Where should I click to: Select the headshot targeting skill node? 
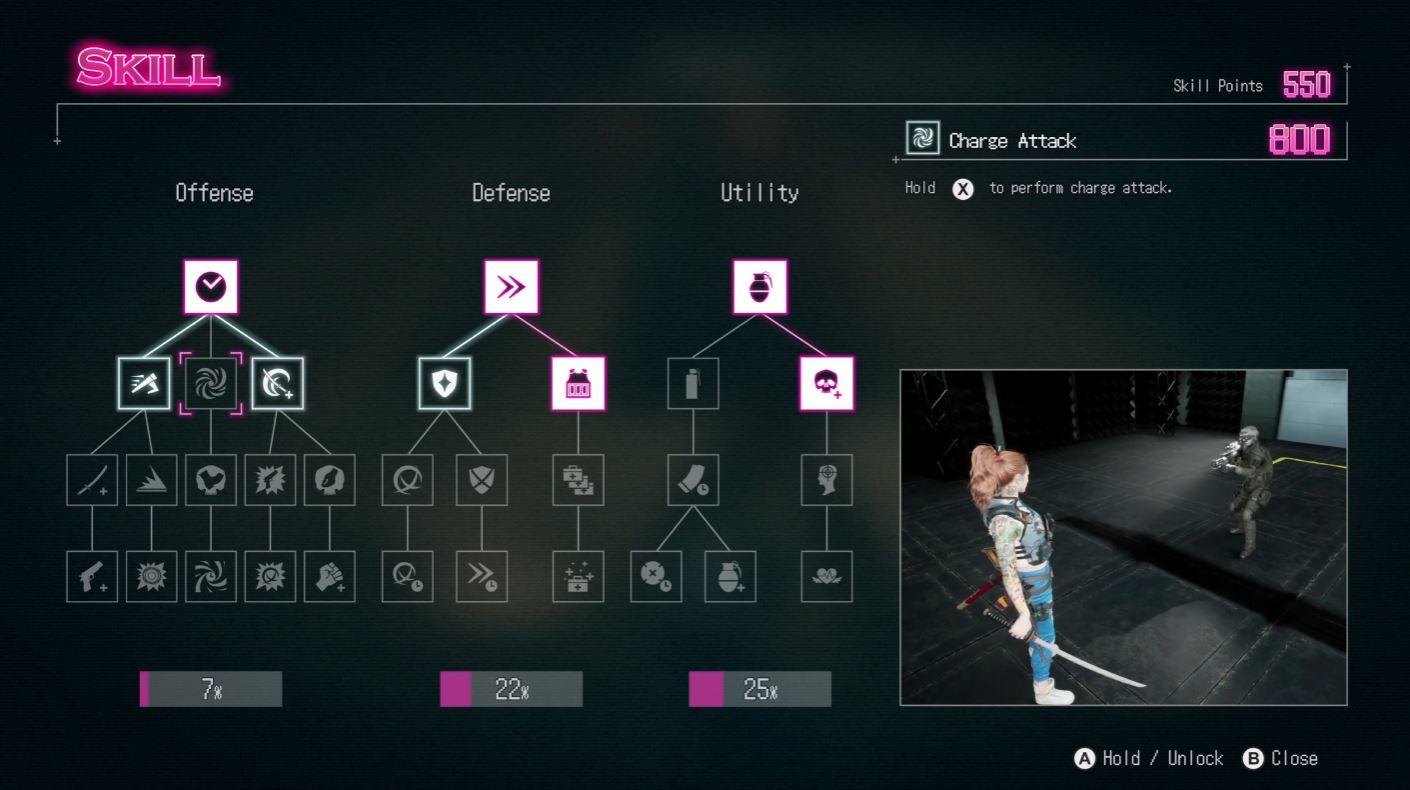(x=827, y=480)
